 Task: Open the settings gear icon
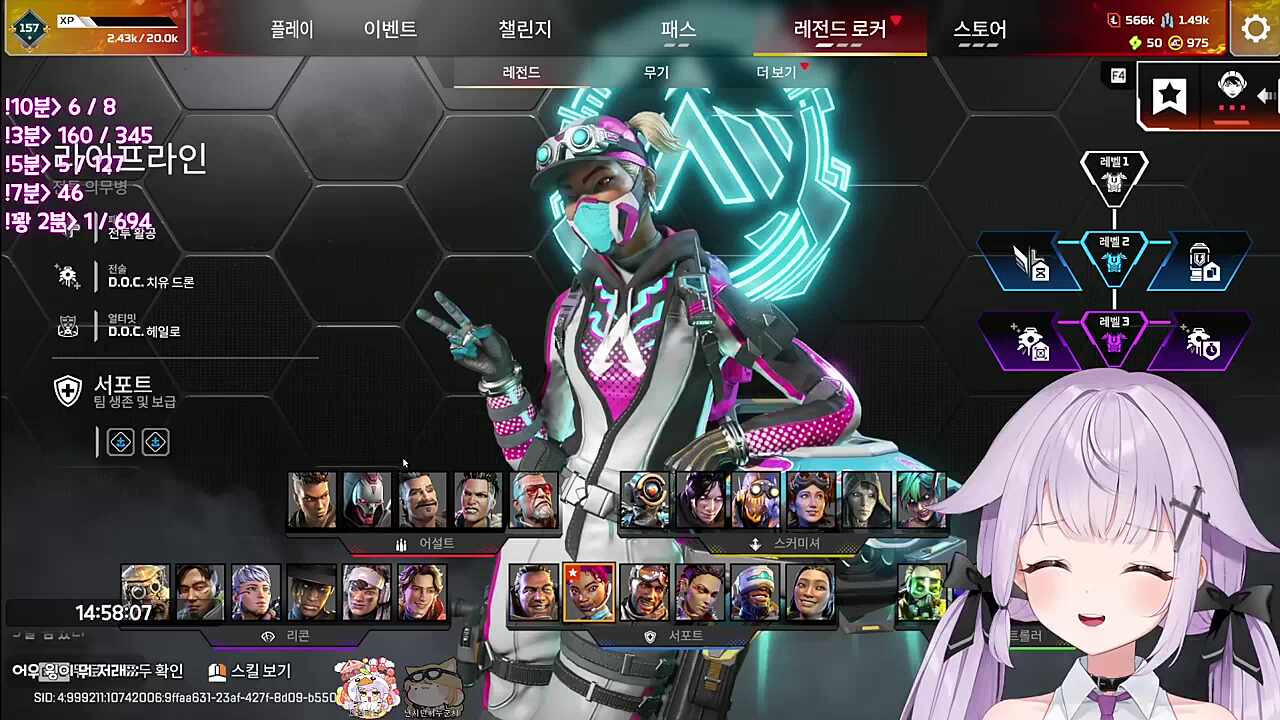coord(1256,29)
